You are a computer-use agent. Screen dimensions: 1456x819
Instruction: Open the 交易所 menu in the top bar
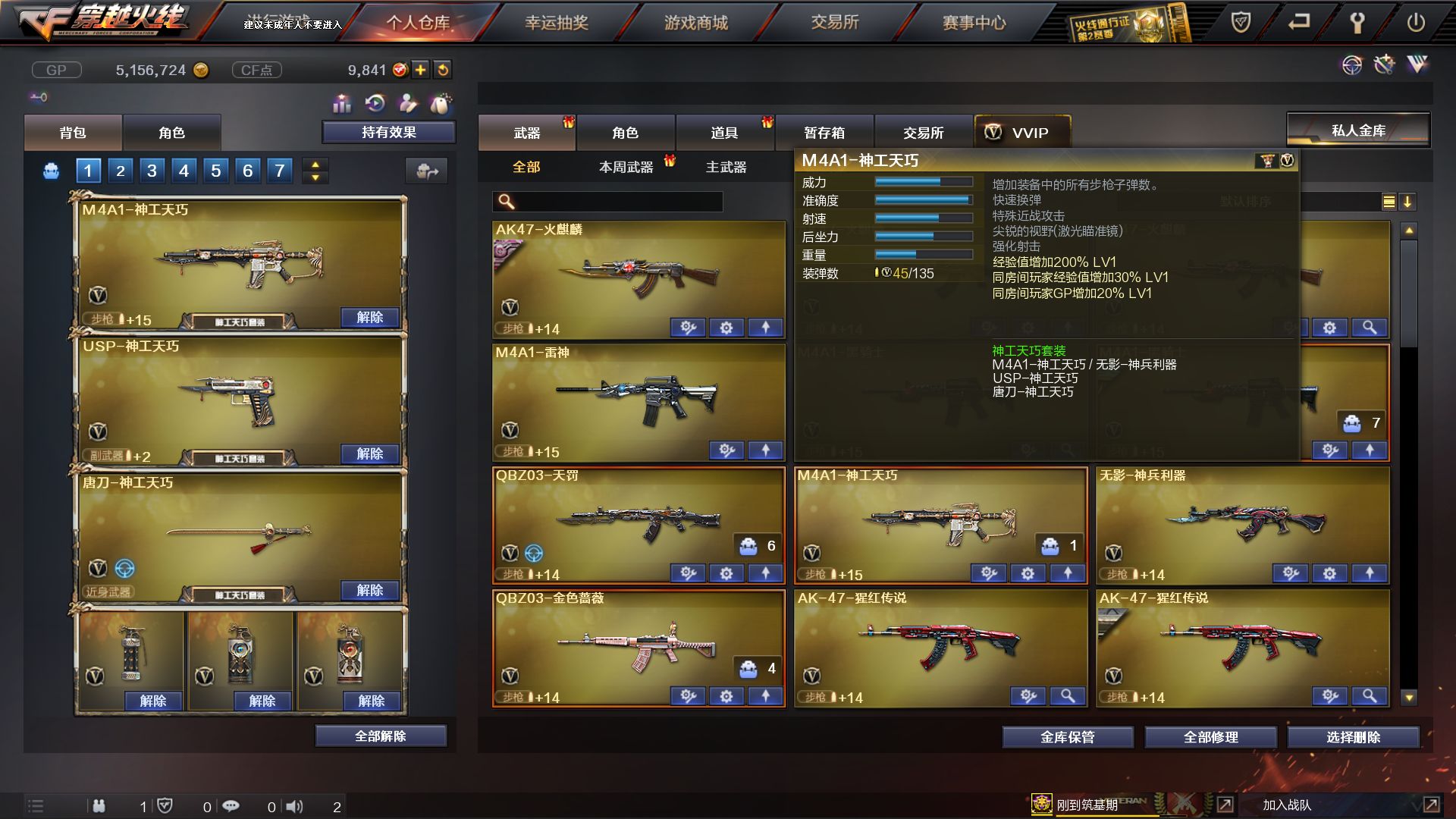tap(834, 23)
